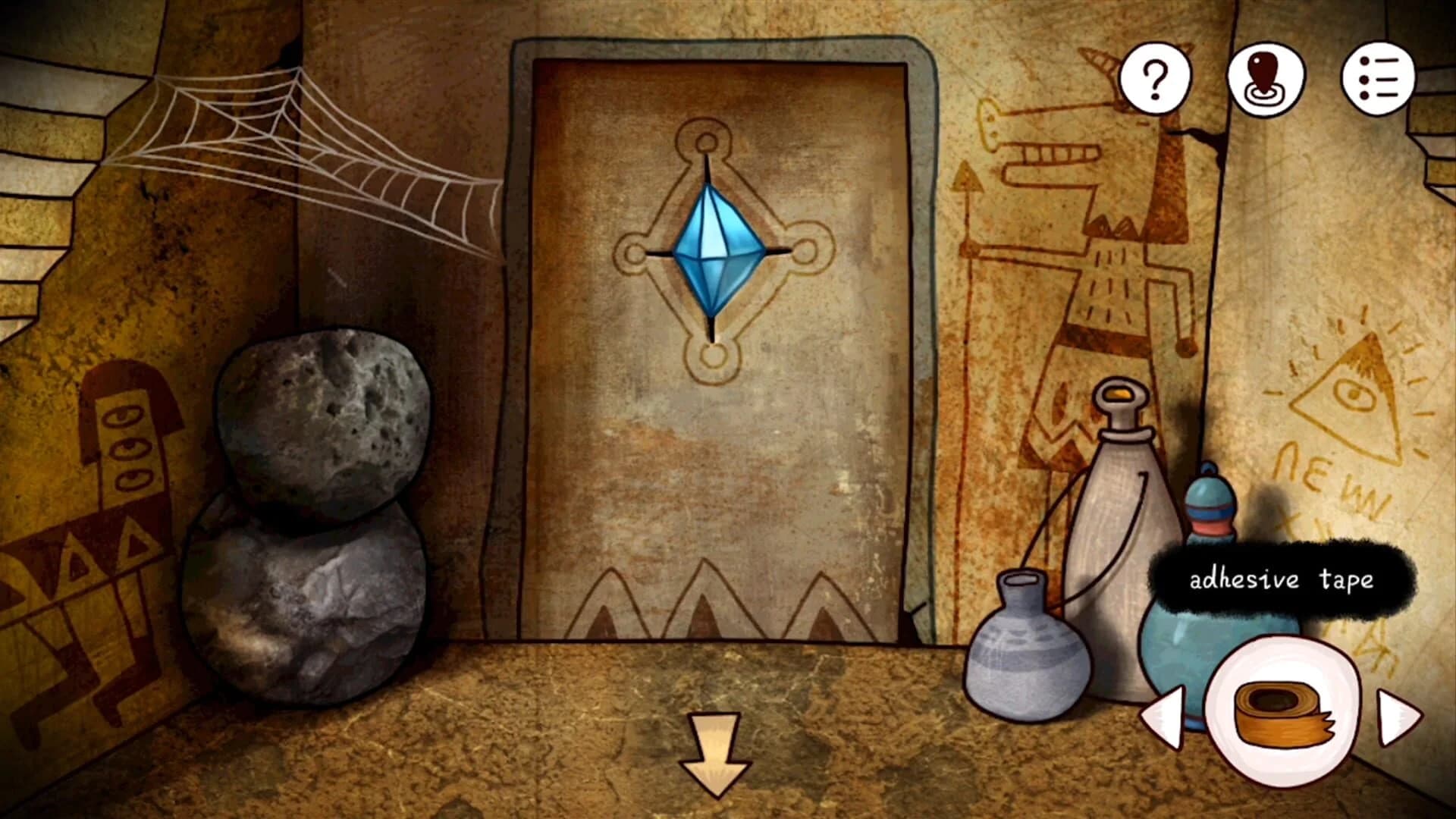Viewport: 1456px width, 819px height.
Task: Open the list menu icon
Action: 1381,79
